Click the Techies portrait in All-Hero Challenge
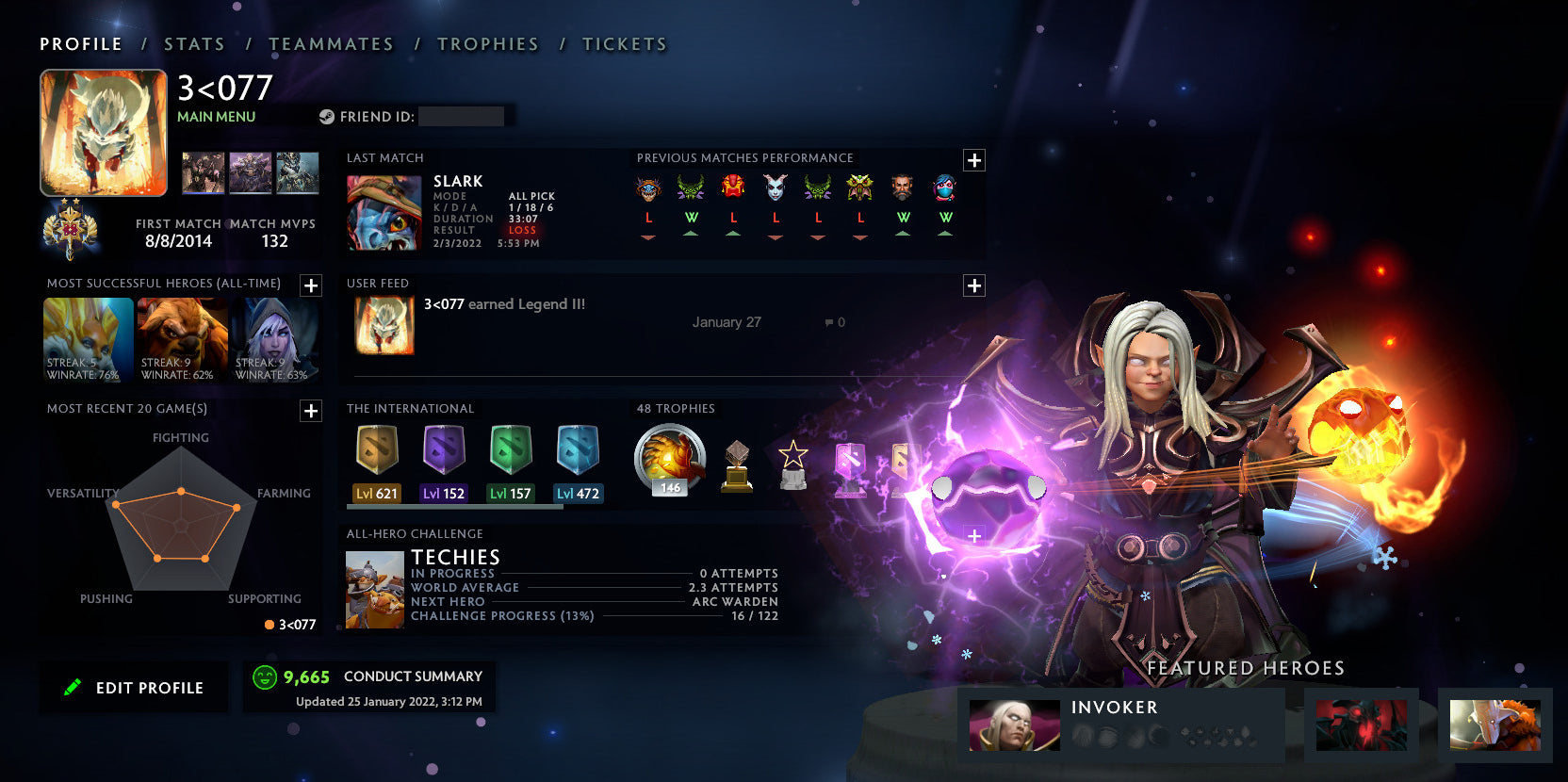This screenshot has width=1568, height=782. pos(374,589)
